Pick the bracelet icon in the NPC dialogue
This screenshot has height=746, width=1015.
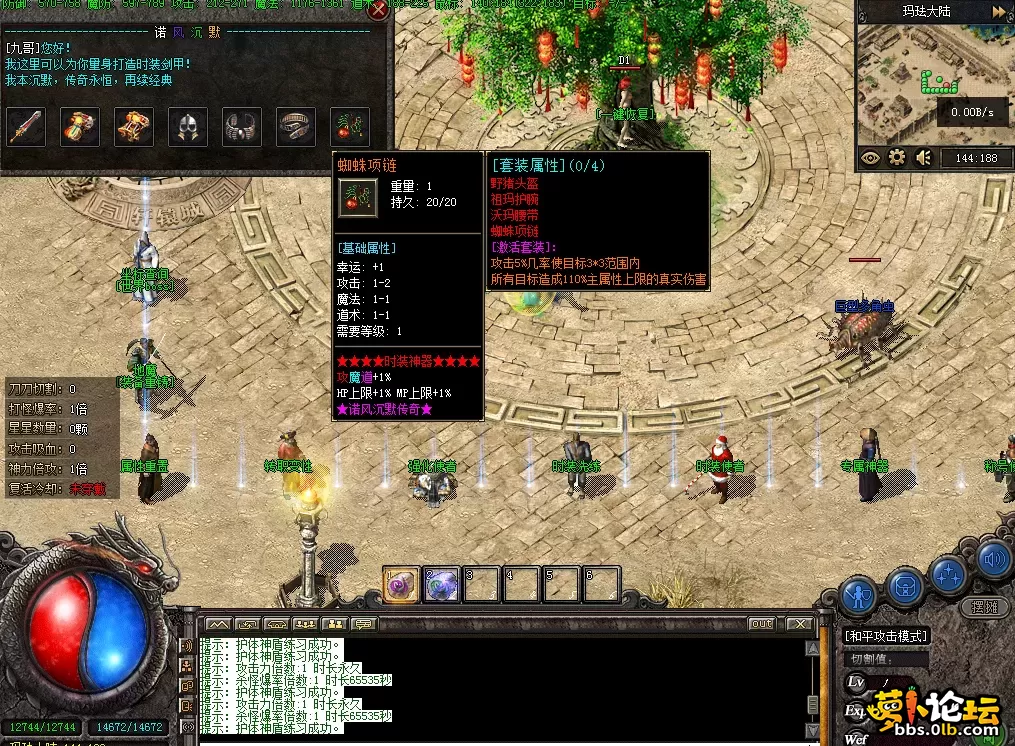click(242, 127)
